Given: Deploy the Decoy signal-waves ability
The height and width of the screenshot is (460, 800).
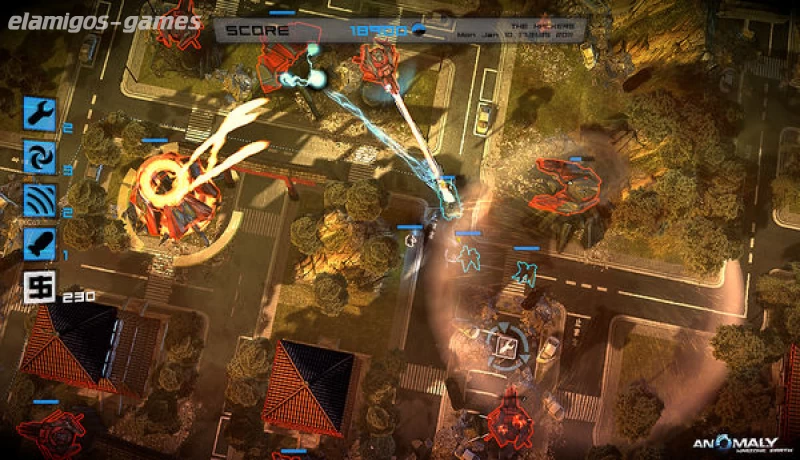Looking at the screenshot, I should coord(40,200).
